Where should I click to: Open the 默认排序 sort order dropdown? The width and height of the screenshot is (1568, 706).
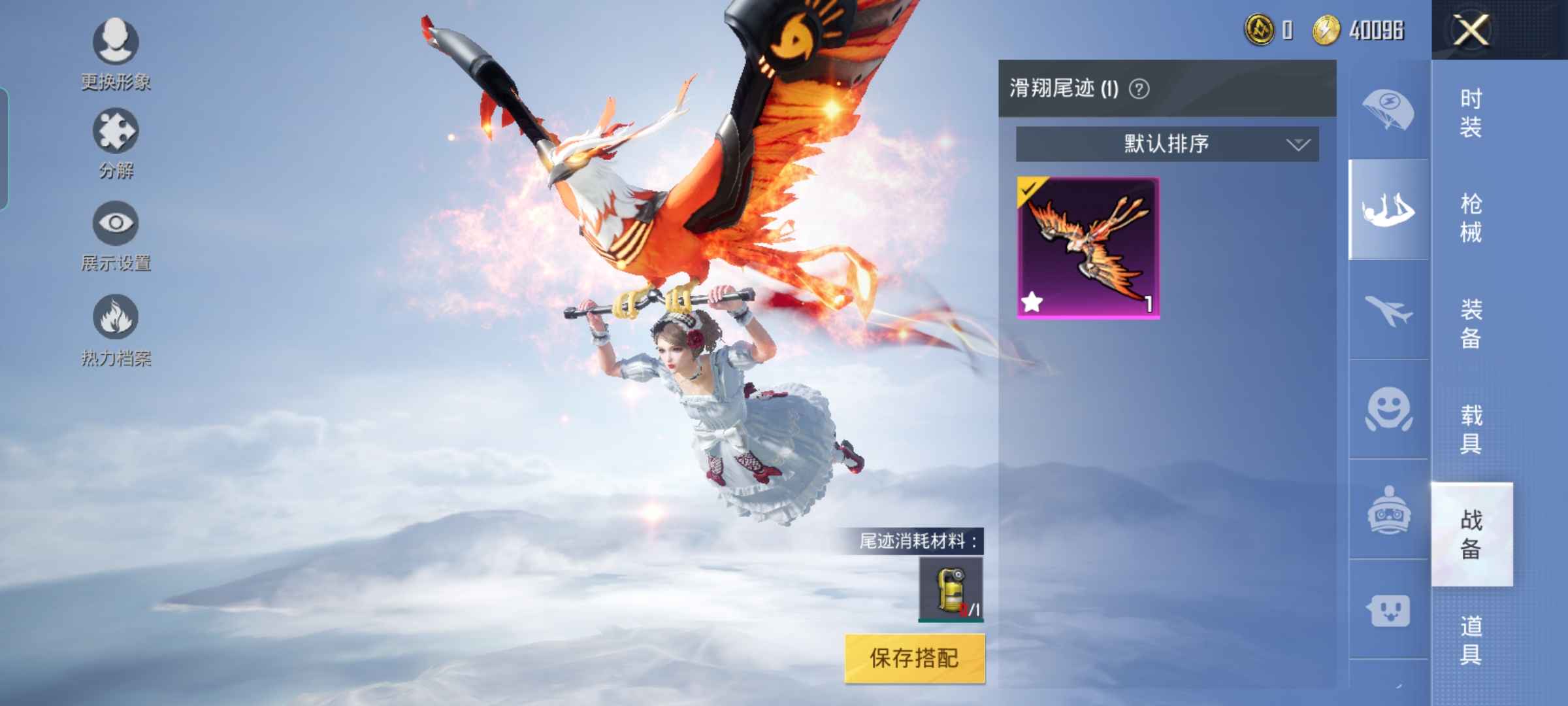coord(1164,144)
